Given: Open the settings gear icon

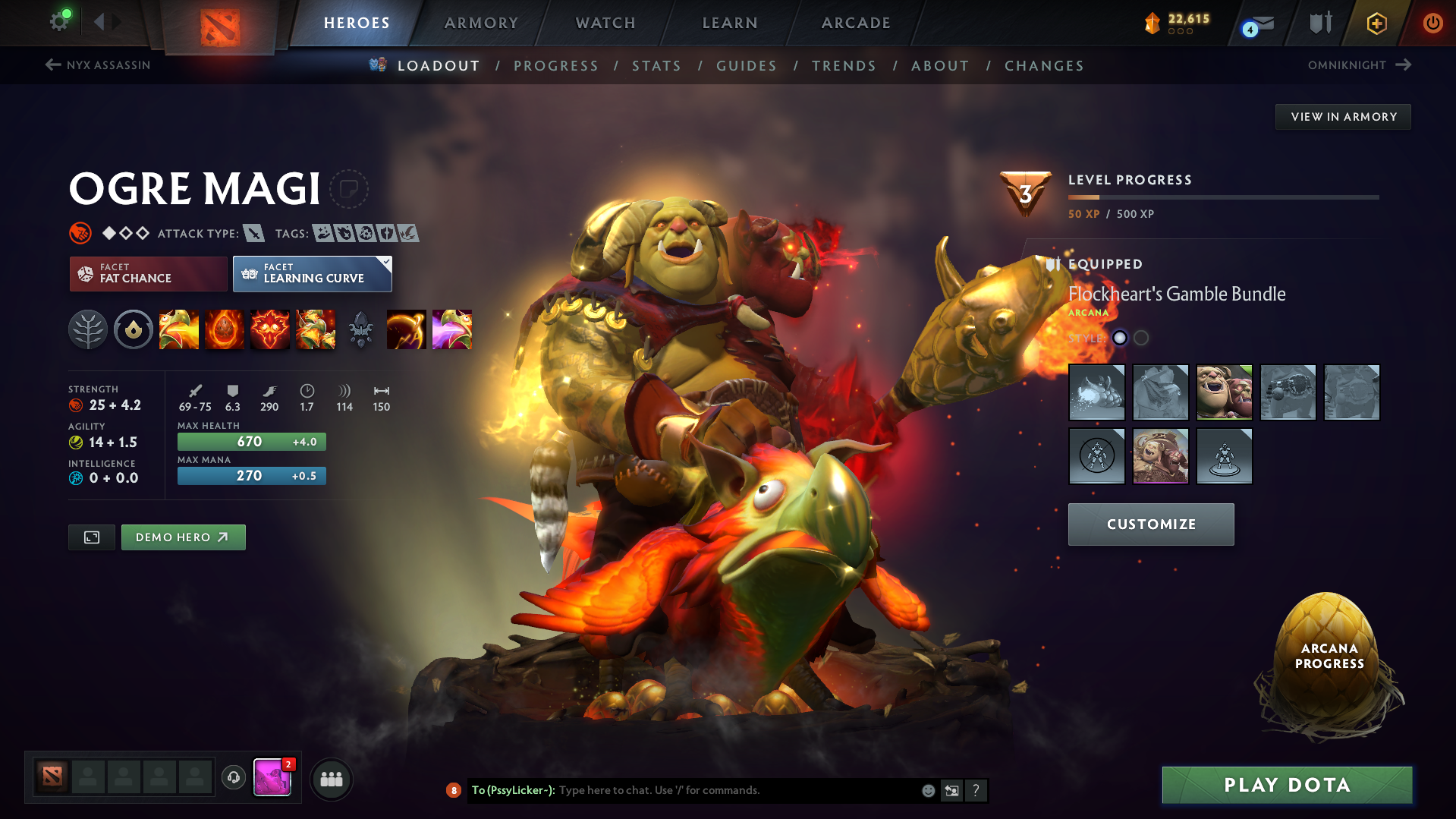Looking at the screenshot, I should [x=58, y=22].
